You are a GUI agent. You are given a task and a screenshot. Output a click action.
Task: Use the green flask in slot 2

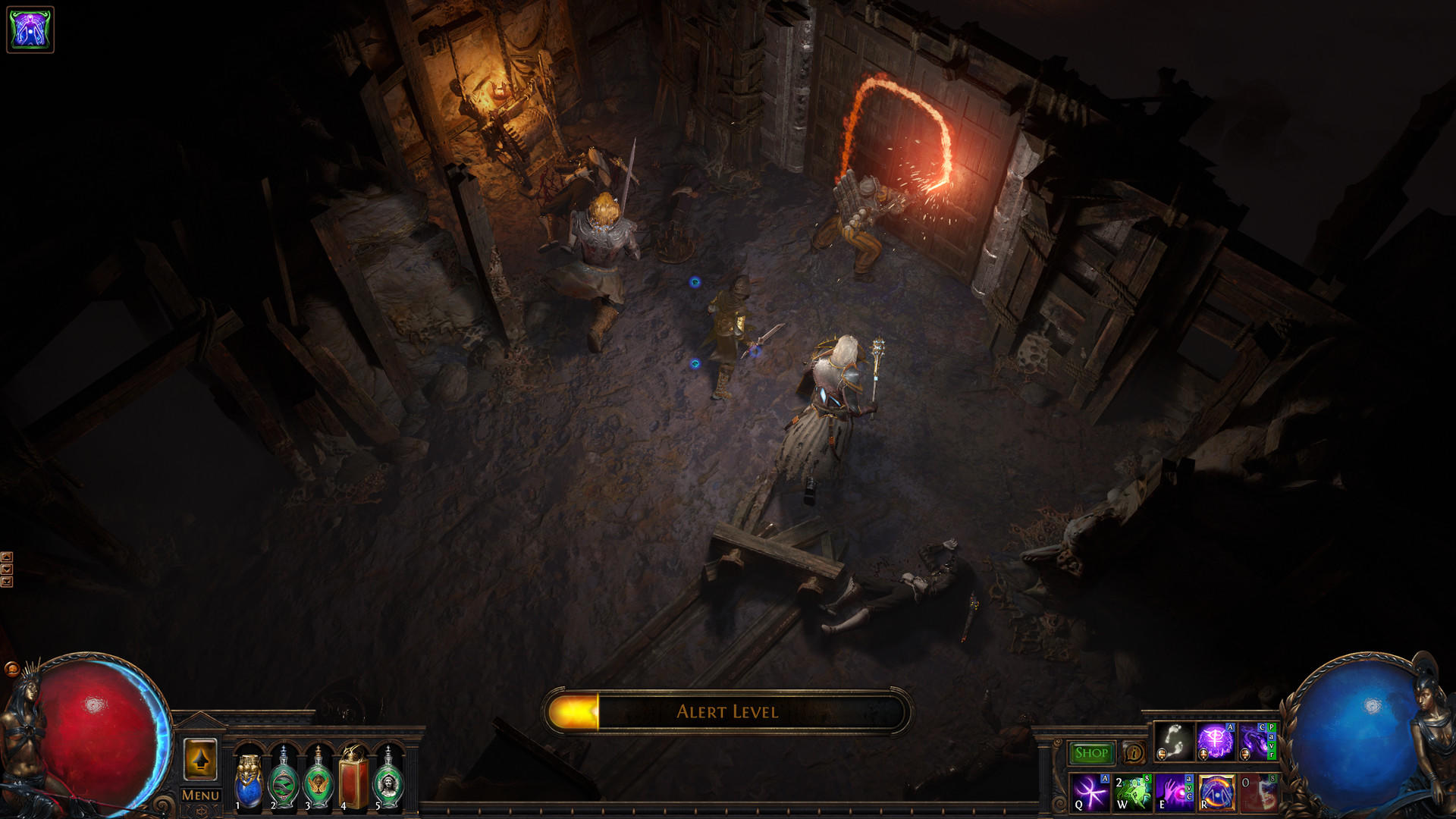[x=284, y=773]
